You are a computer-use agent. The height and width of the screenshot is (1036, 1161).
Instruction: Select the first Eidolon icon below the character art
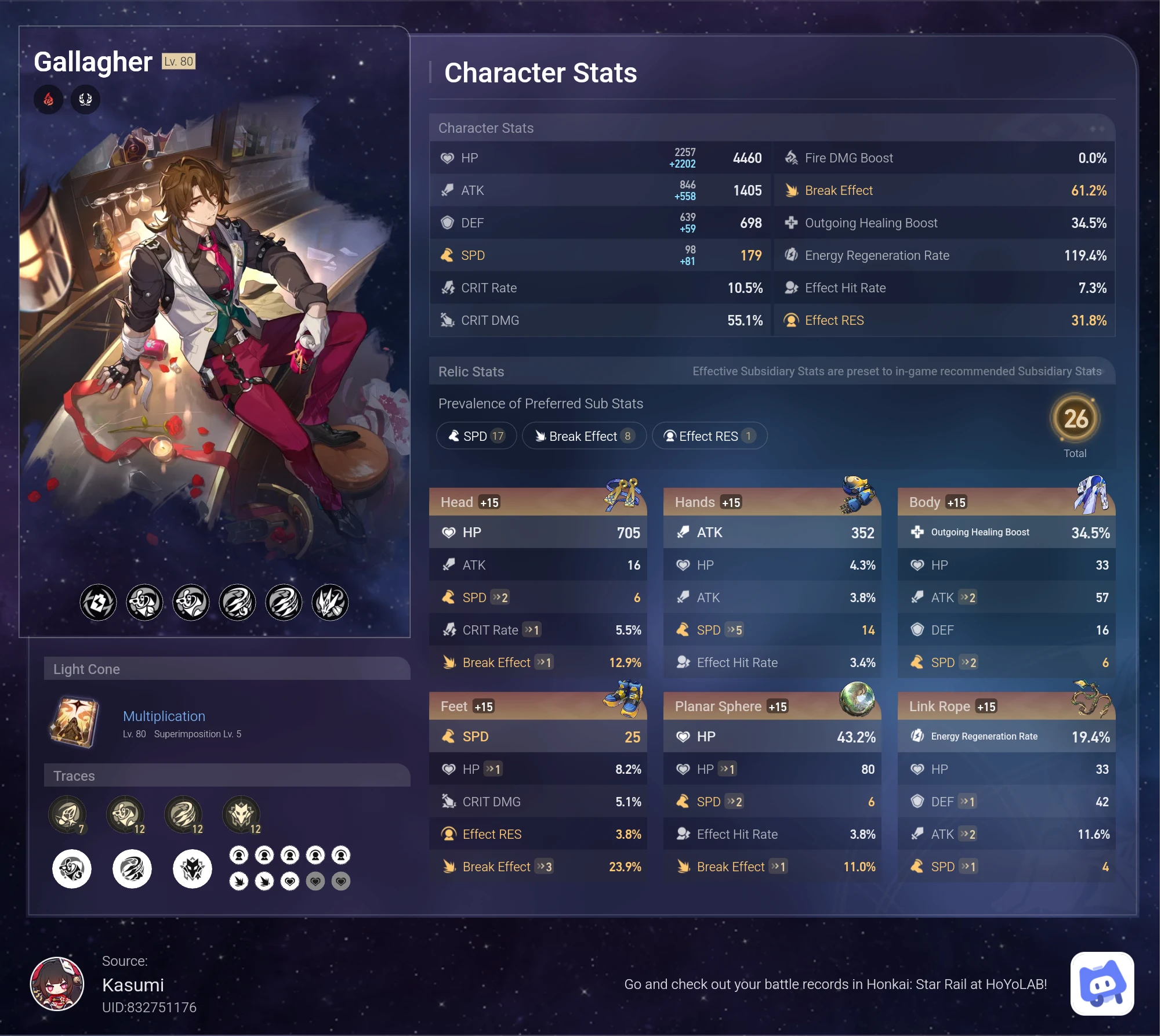point(97,602)
